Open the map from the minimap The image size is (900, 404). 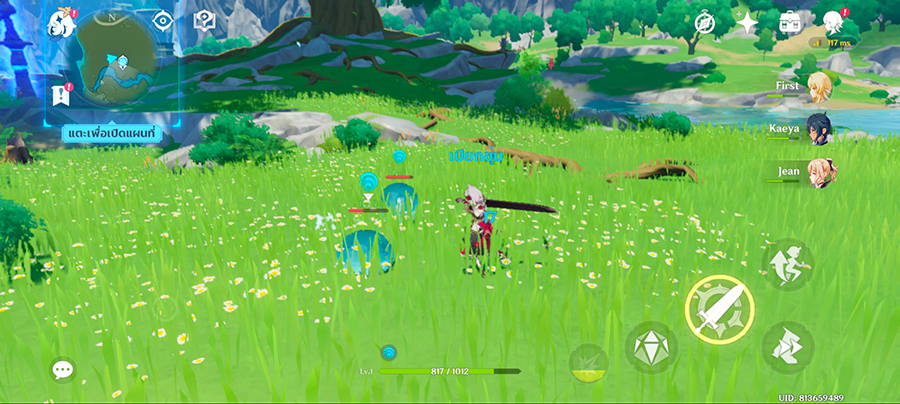click(x=117, y=59)
